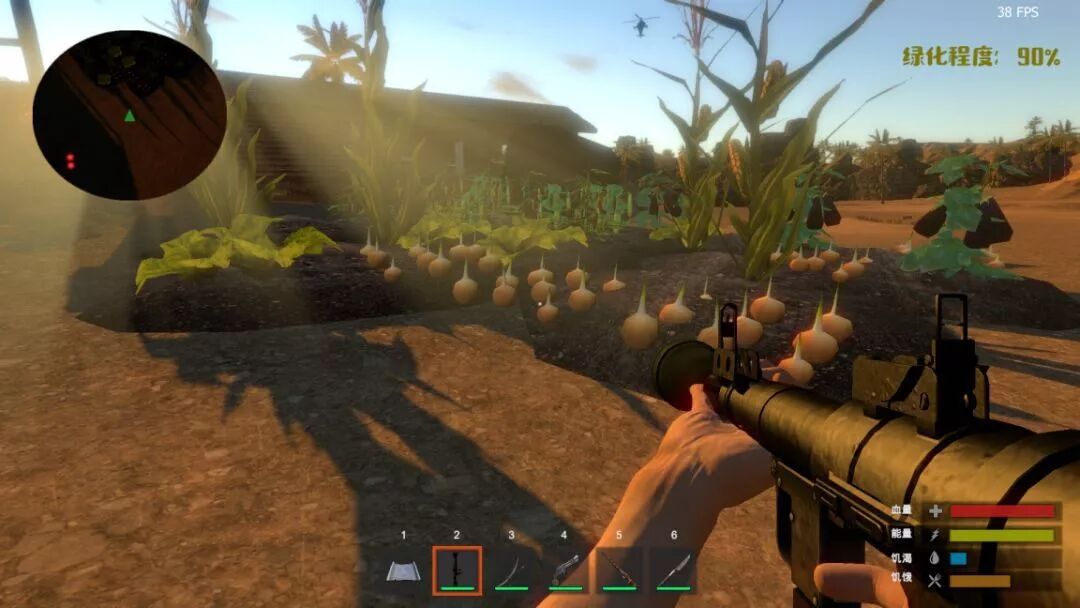Equip the knife from slot 6
Viewport: 1080px width, 608px height.
click(673, 571)
